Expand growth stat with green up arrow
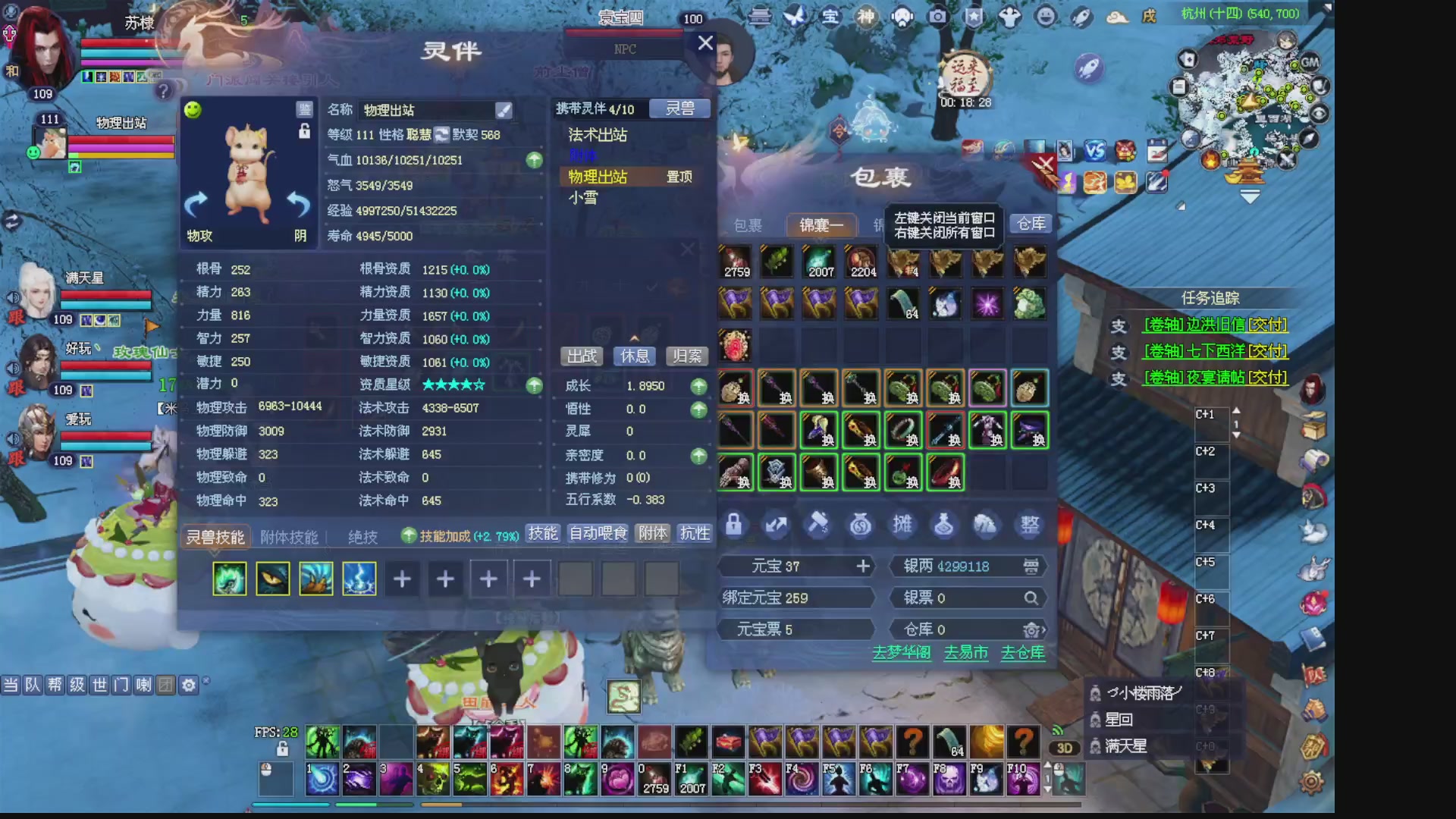Screen dimensions: 1456x819 698,386
